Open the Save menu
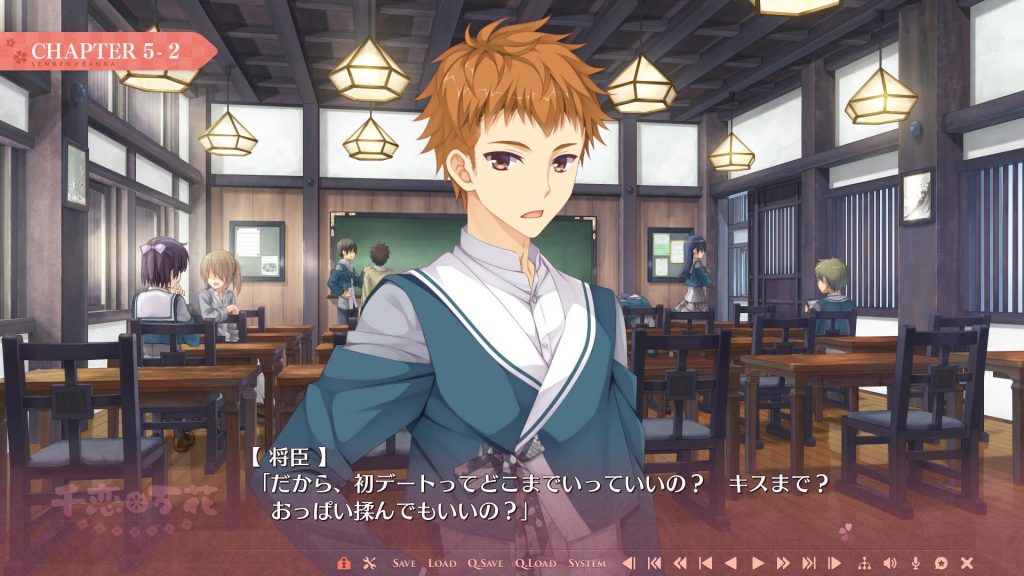 (x=404, y=563)
